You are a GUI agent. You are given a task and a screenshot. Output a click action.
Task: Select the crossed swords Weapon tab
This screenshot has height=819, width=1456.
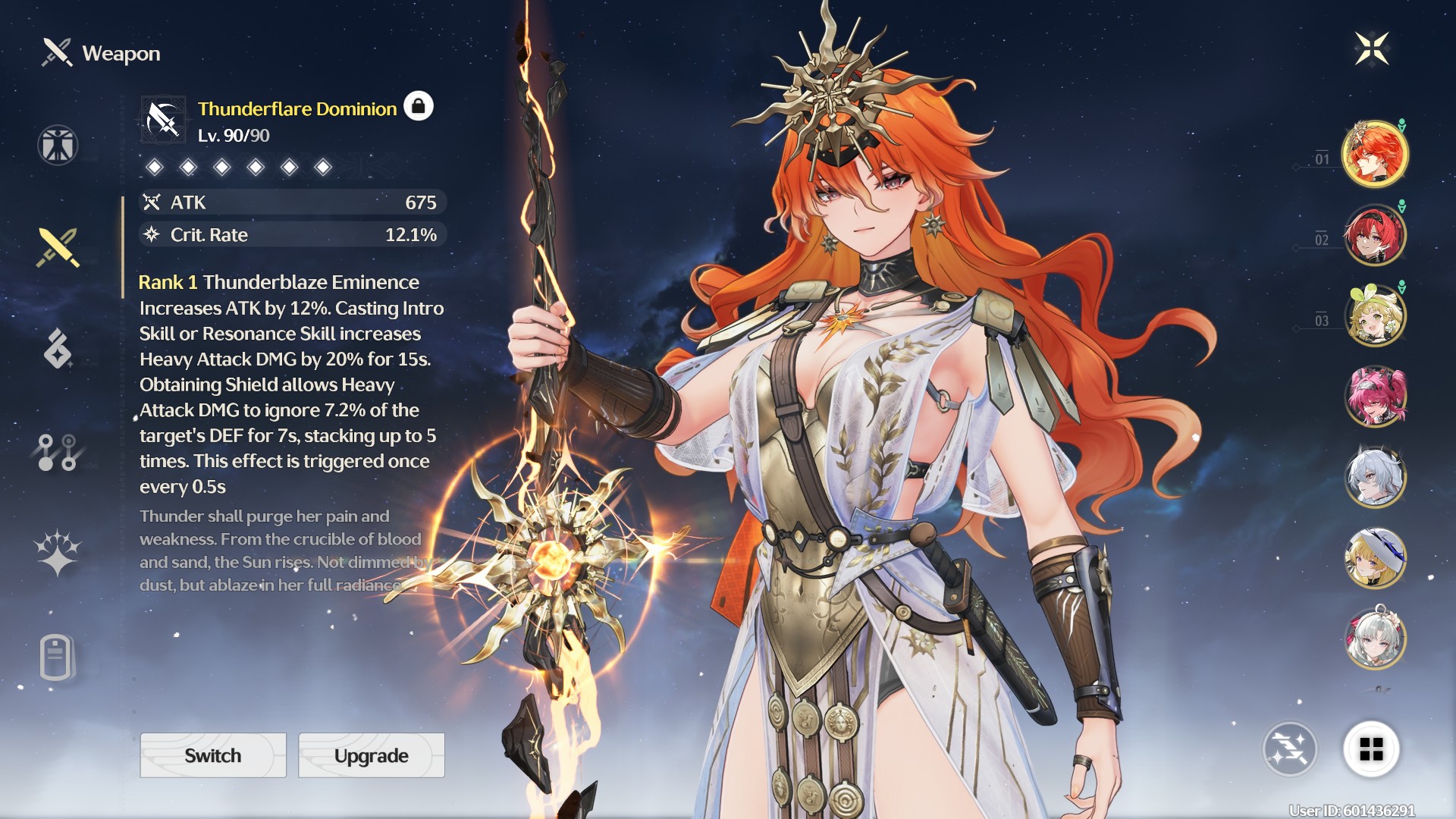pyautogui.click(x=58, y=248)
